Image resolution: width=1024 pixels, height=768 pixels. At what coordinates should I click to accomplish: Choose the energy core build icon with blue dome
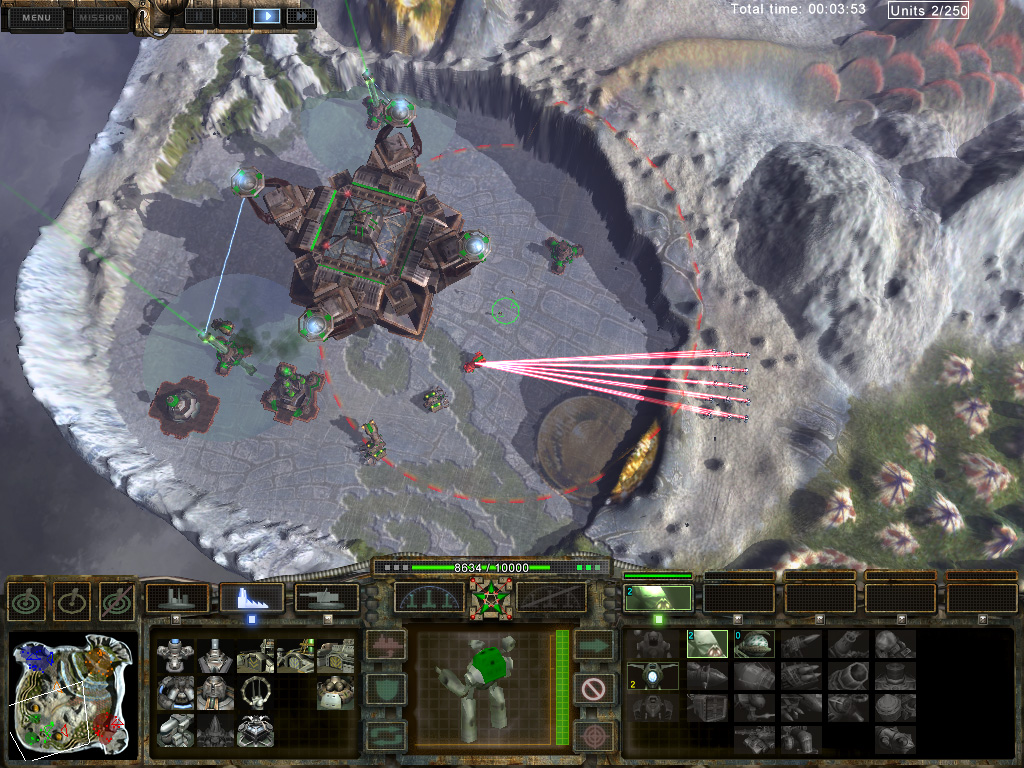[176, 655]
